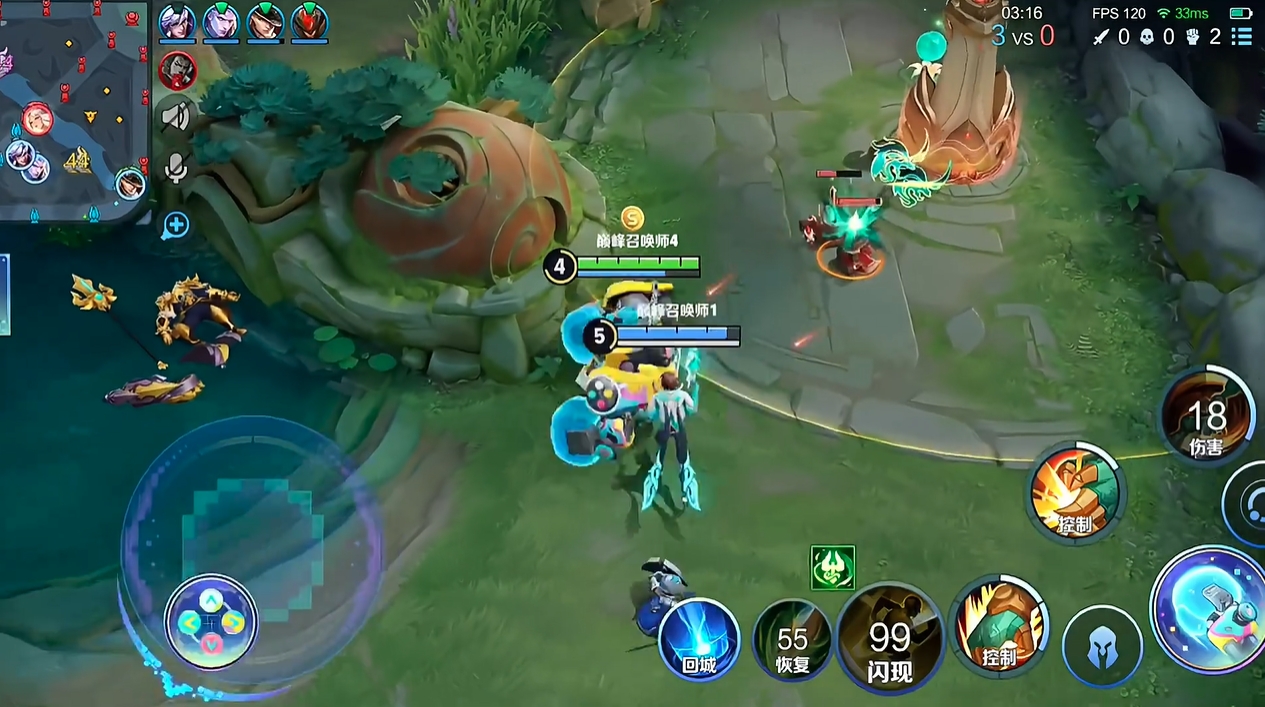The height and width of the screenshot is (707, 1265).
Task: Open the scoreboard list icon
Action: click(x=1242, y=37)
